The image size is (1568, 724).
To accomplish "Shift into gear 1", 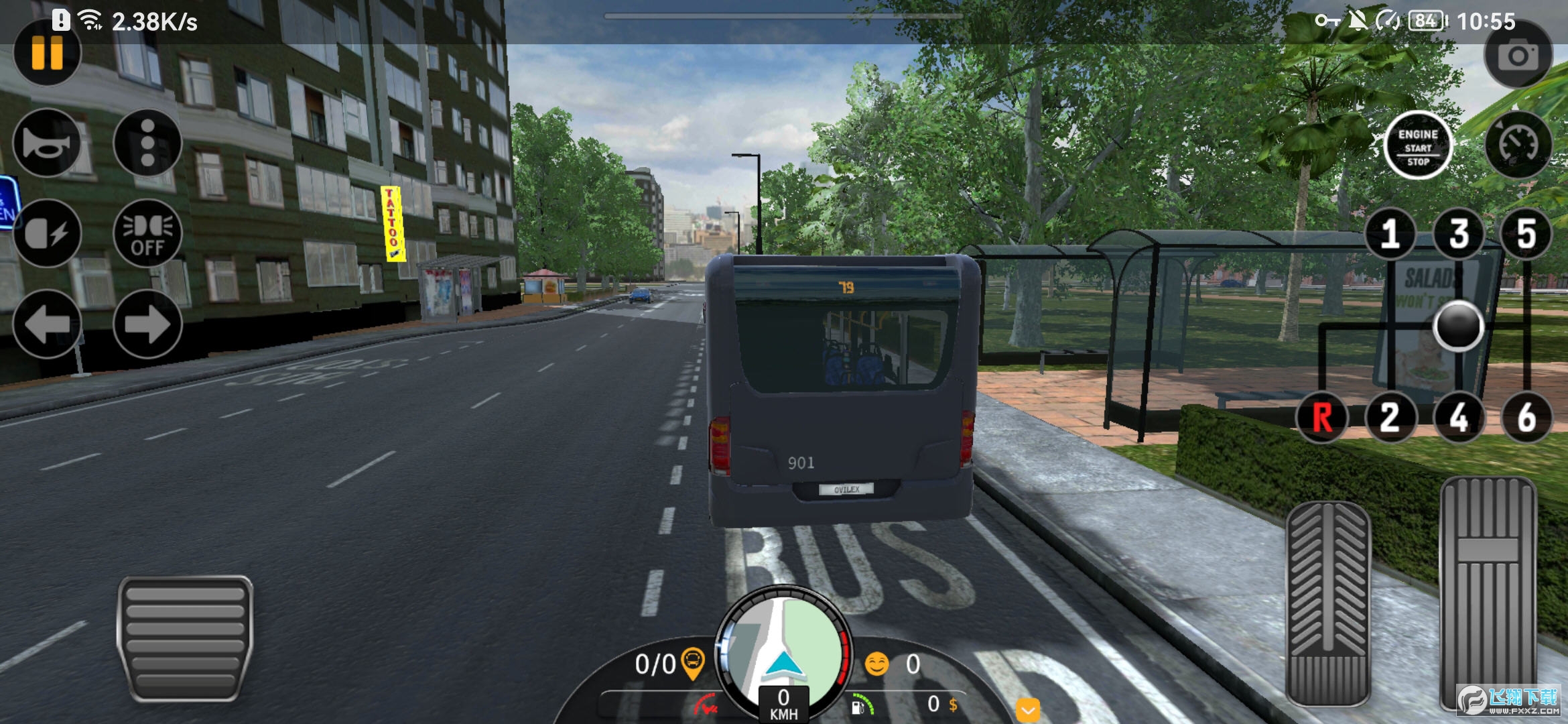I will point(1390,234).
